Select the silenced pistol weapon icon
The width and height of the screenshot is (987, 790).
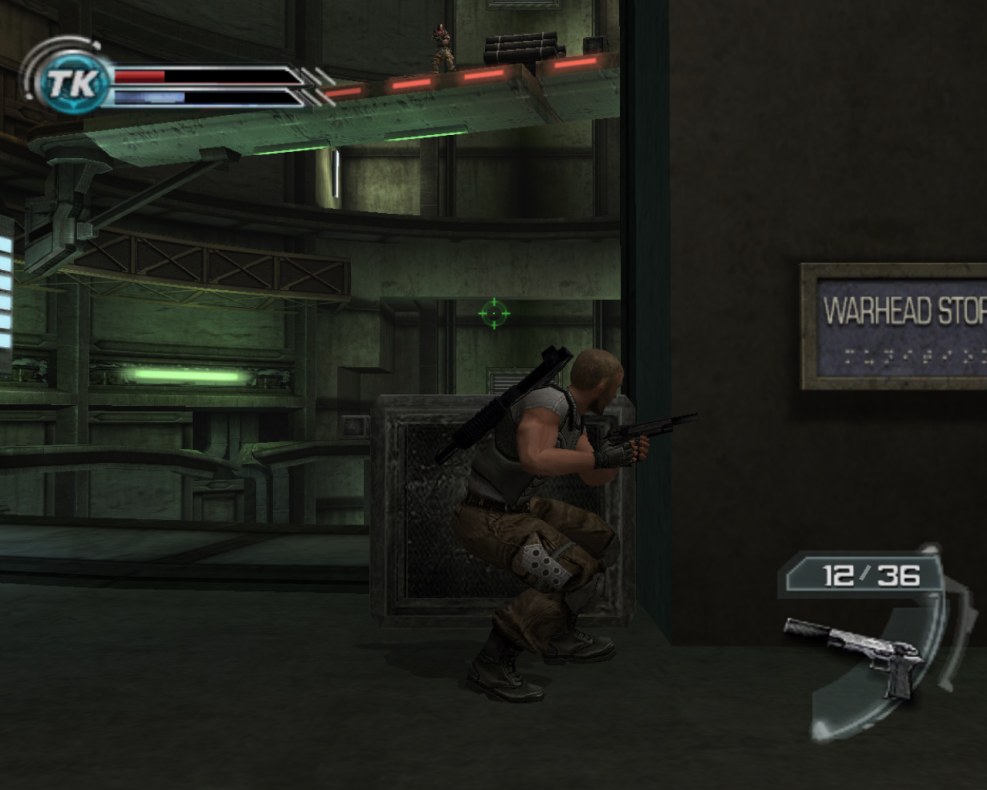pyautogui.click(x=857, y=652)
